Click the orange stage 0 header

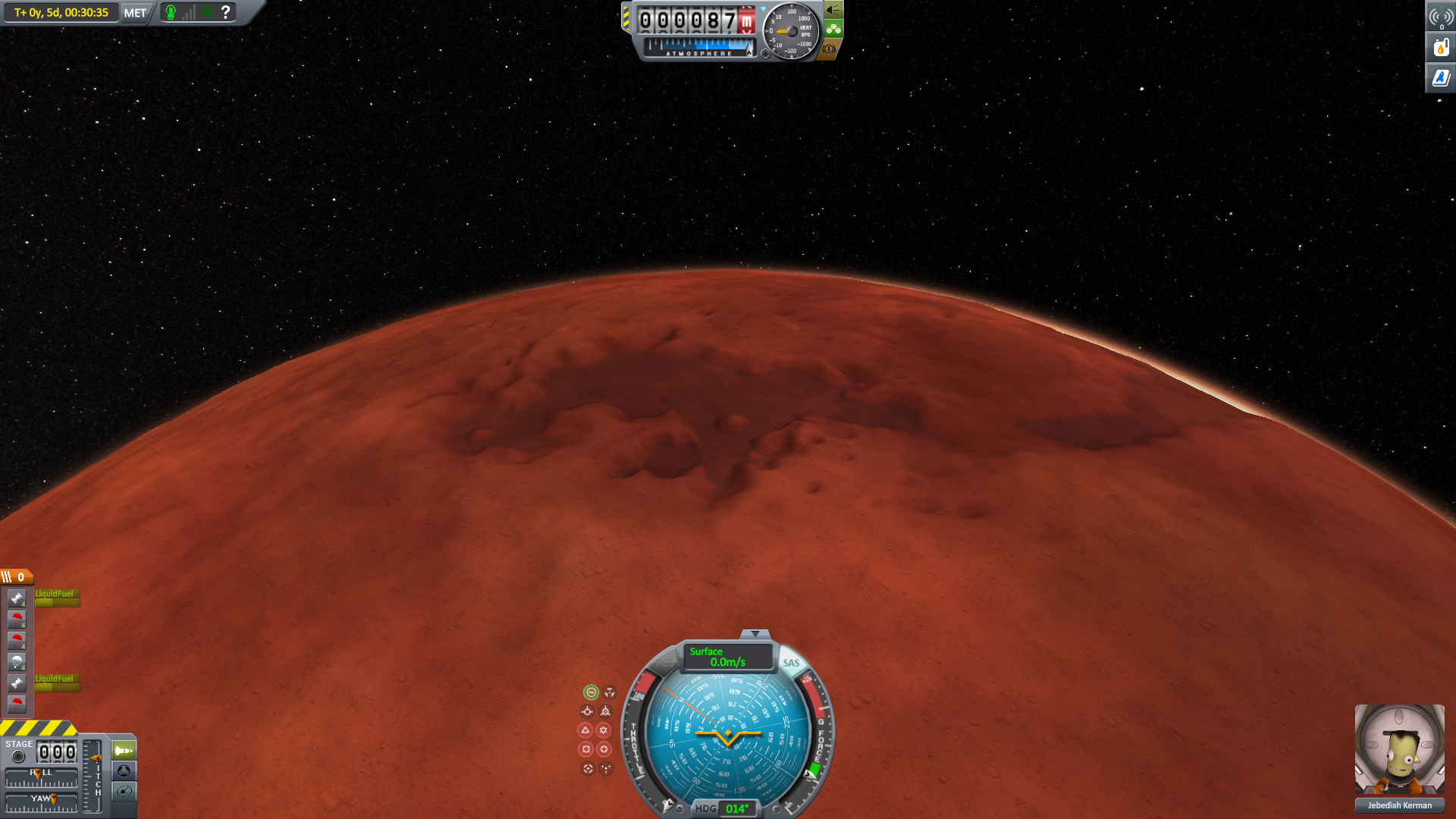[17, 577]
